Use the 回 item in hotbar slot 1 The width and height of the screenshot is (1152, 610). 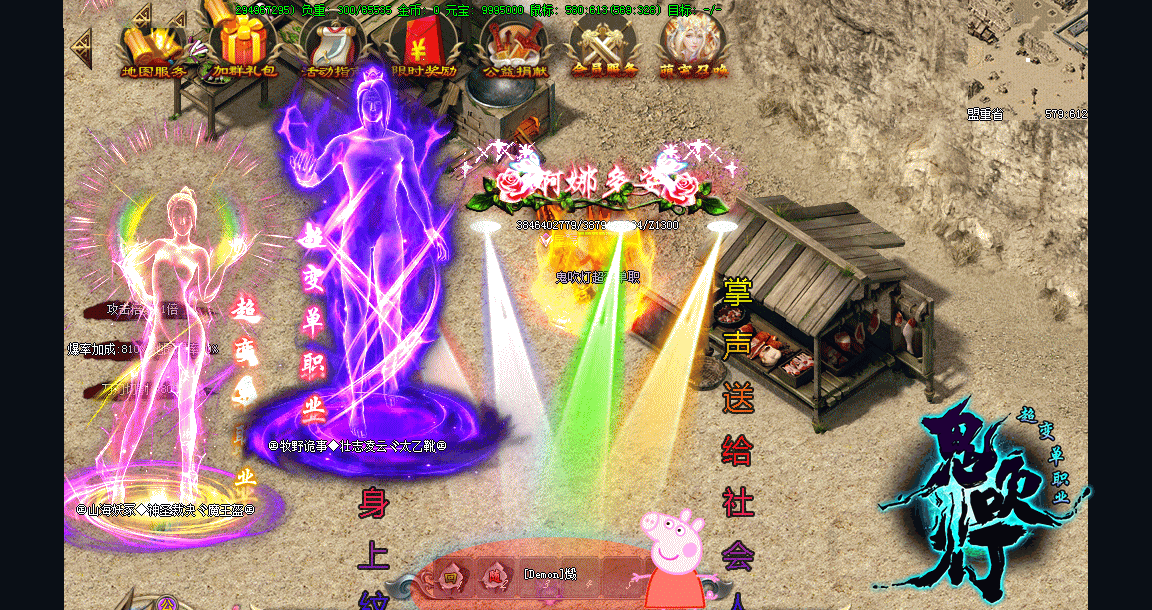coord(451,577)
